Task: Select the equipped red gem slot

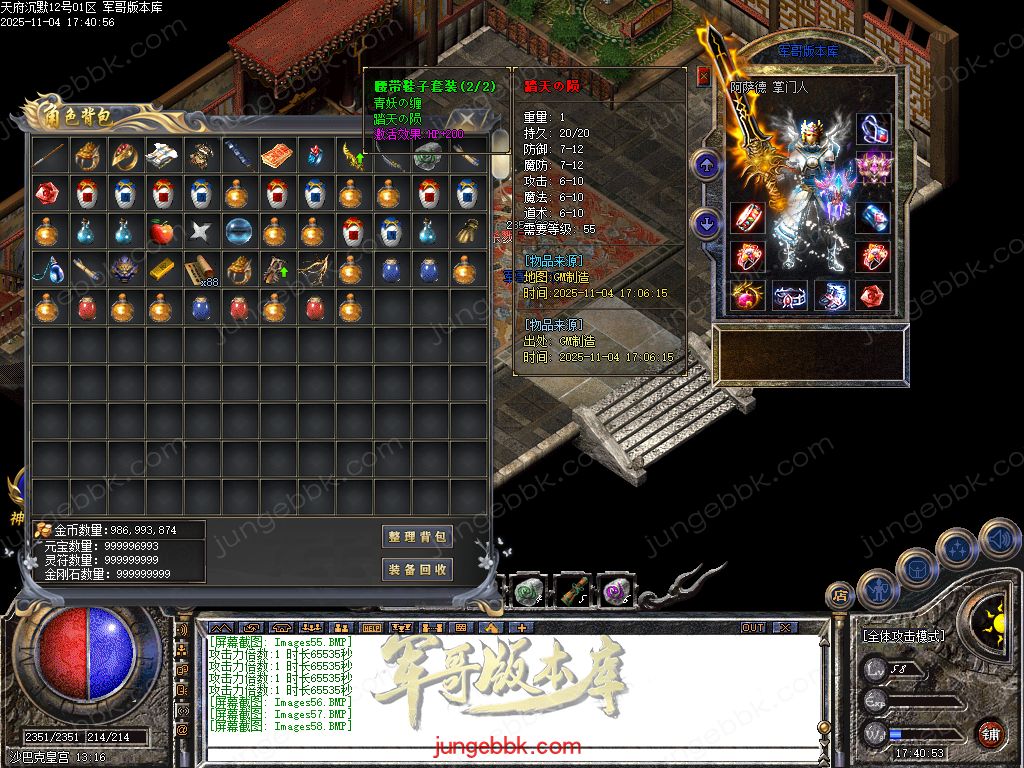Action: coord(873,295)
